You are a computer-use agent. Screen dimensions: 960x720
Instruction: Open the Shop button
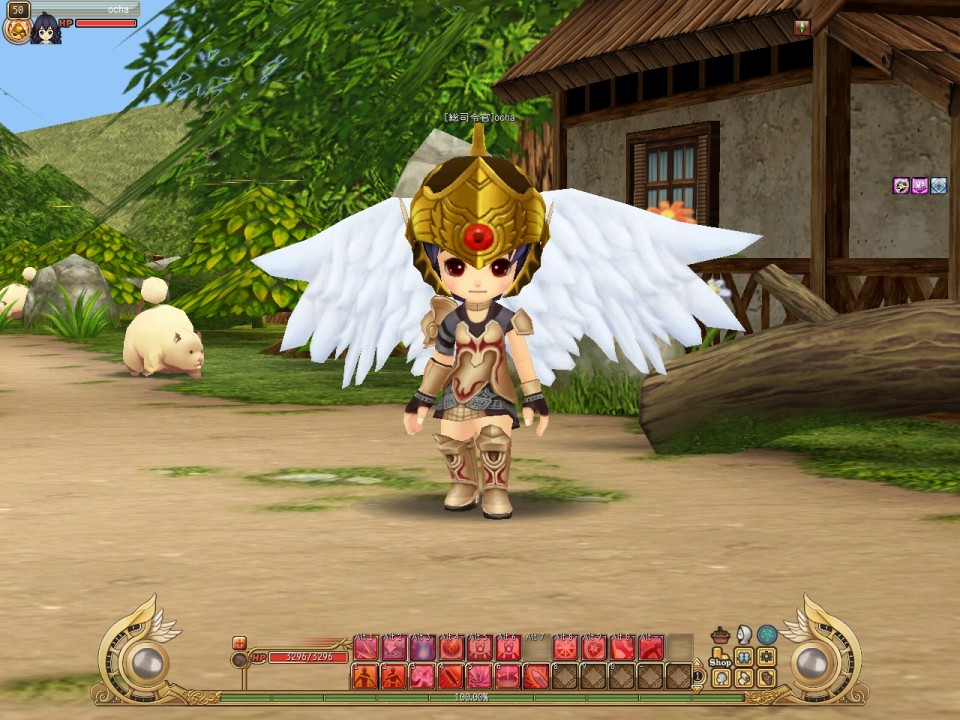click(x=719, y=658)
